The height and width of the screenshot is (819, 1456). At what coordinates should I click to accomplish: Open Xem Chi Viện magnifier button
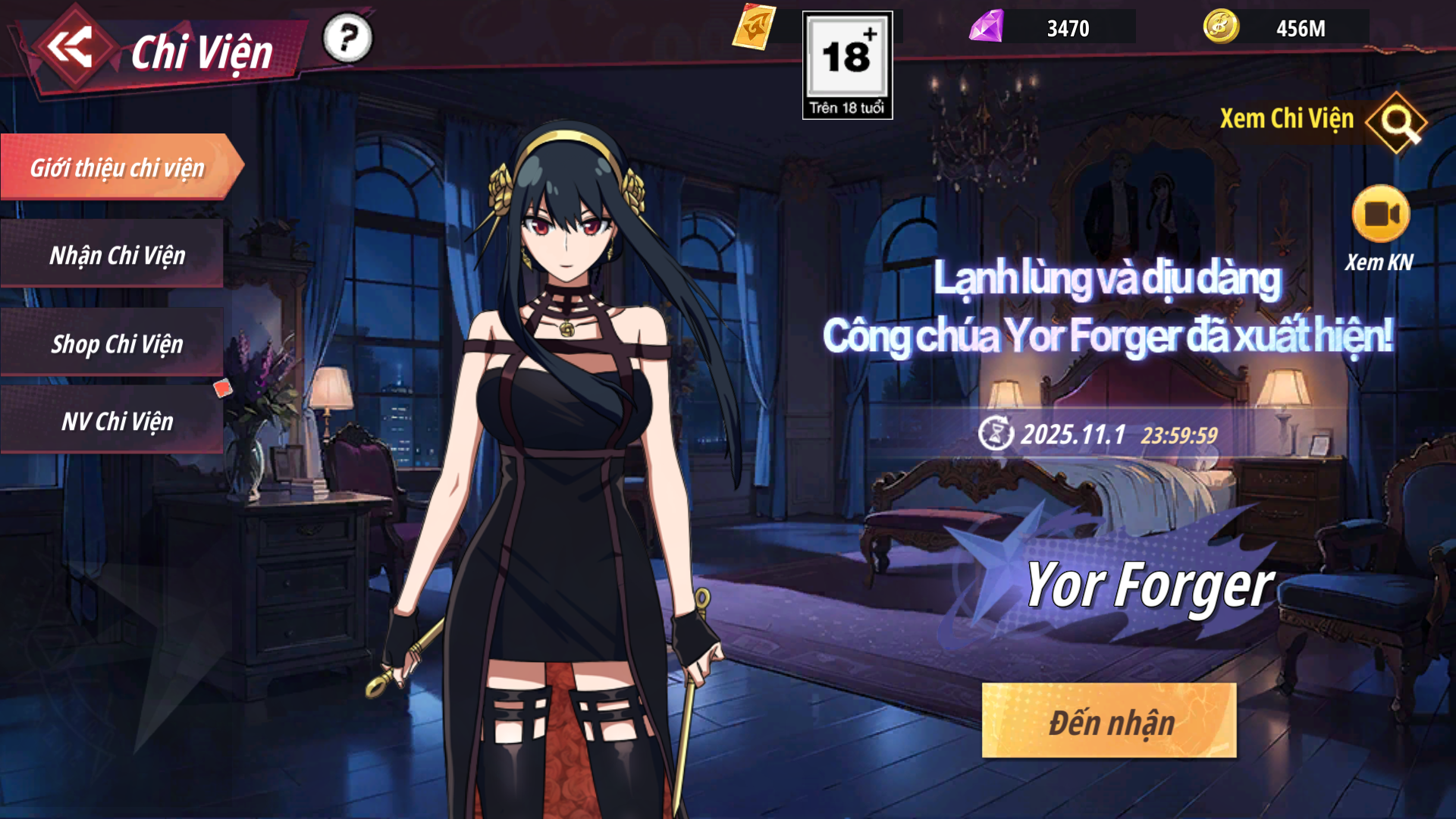pos(1396,121)
